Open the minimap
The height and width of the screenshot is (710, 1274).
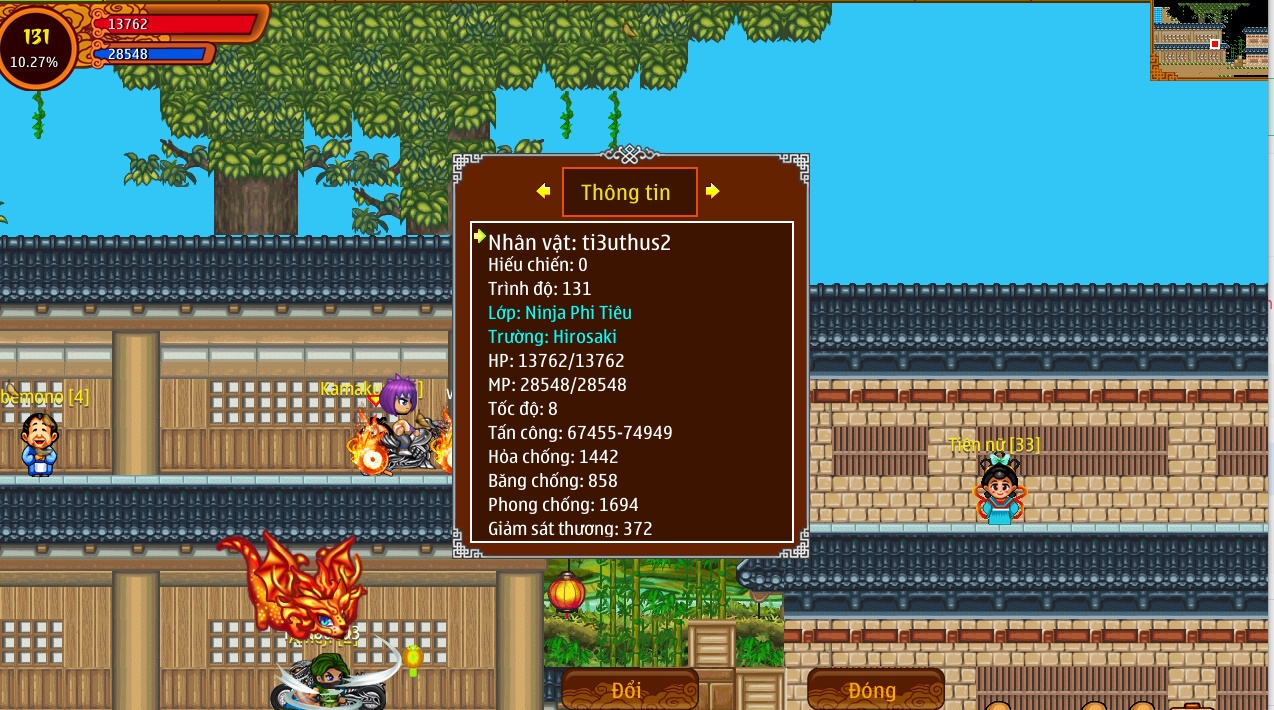1210,40
